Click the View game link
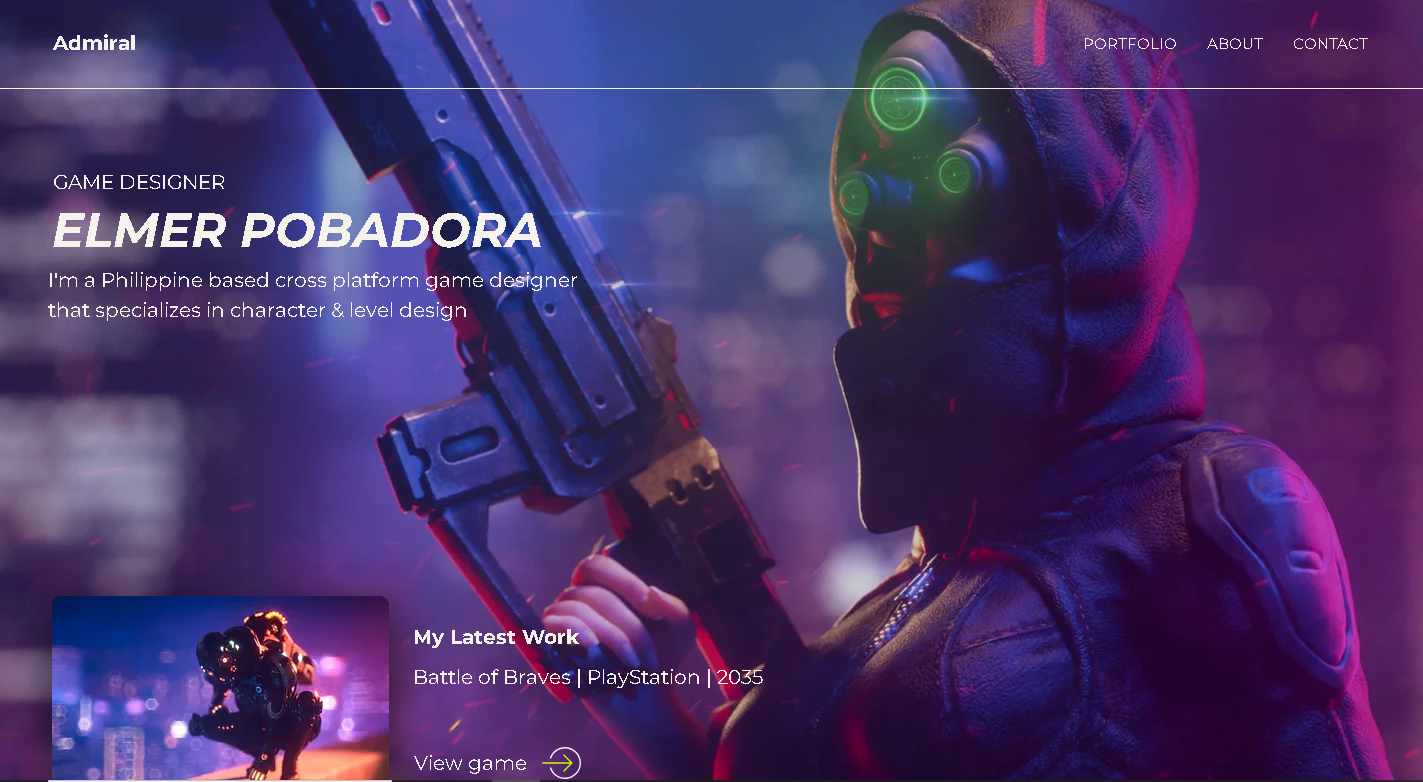 click(470, 763)
